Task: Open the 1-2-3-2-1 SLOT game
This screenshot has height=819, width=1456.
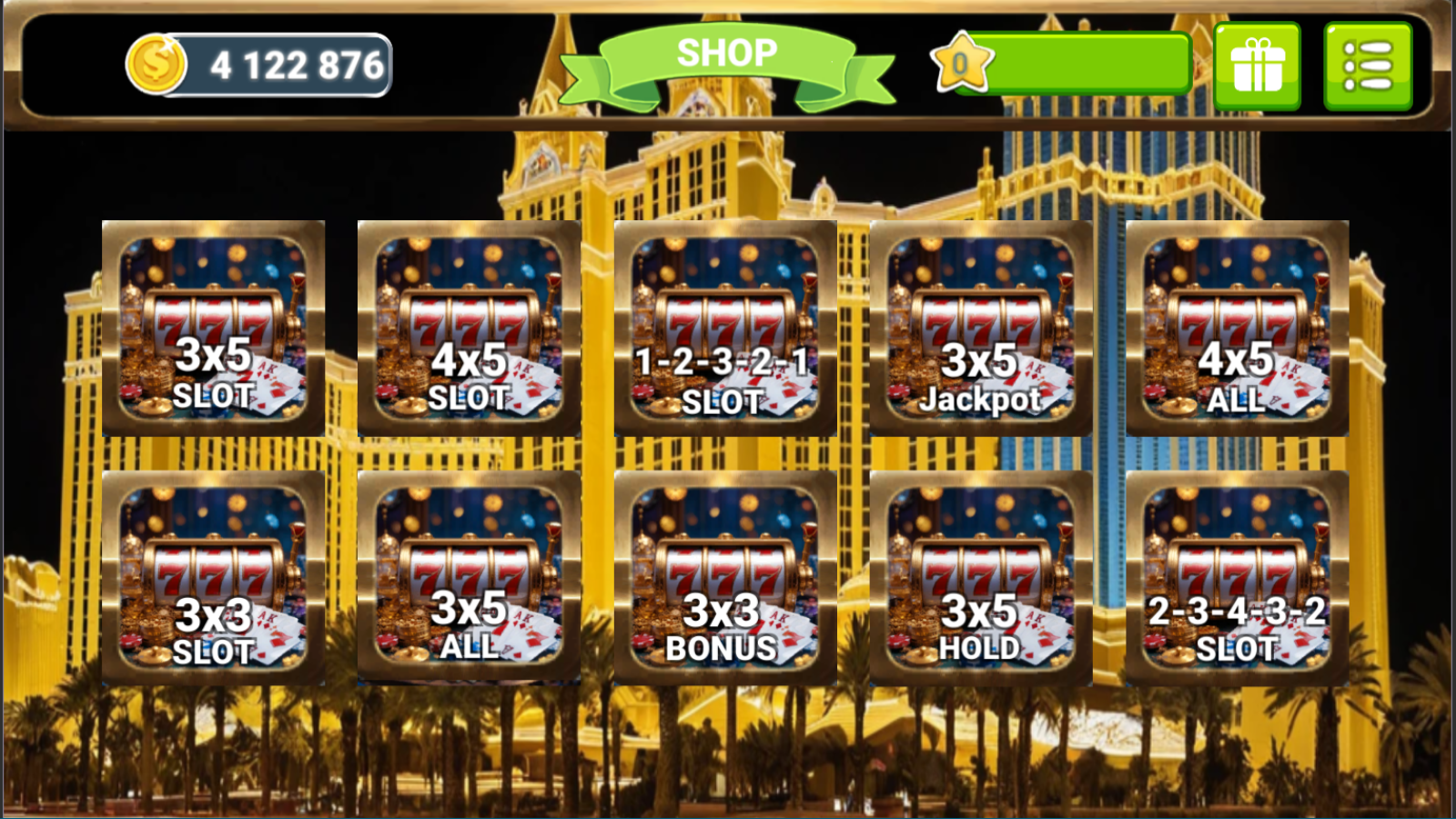Action: [728, 328]
